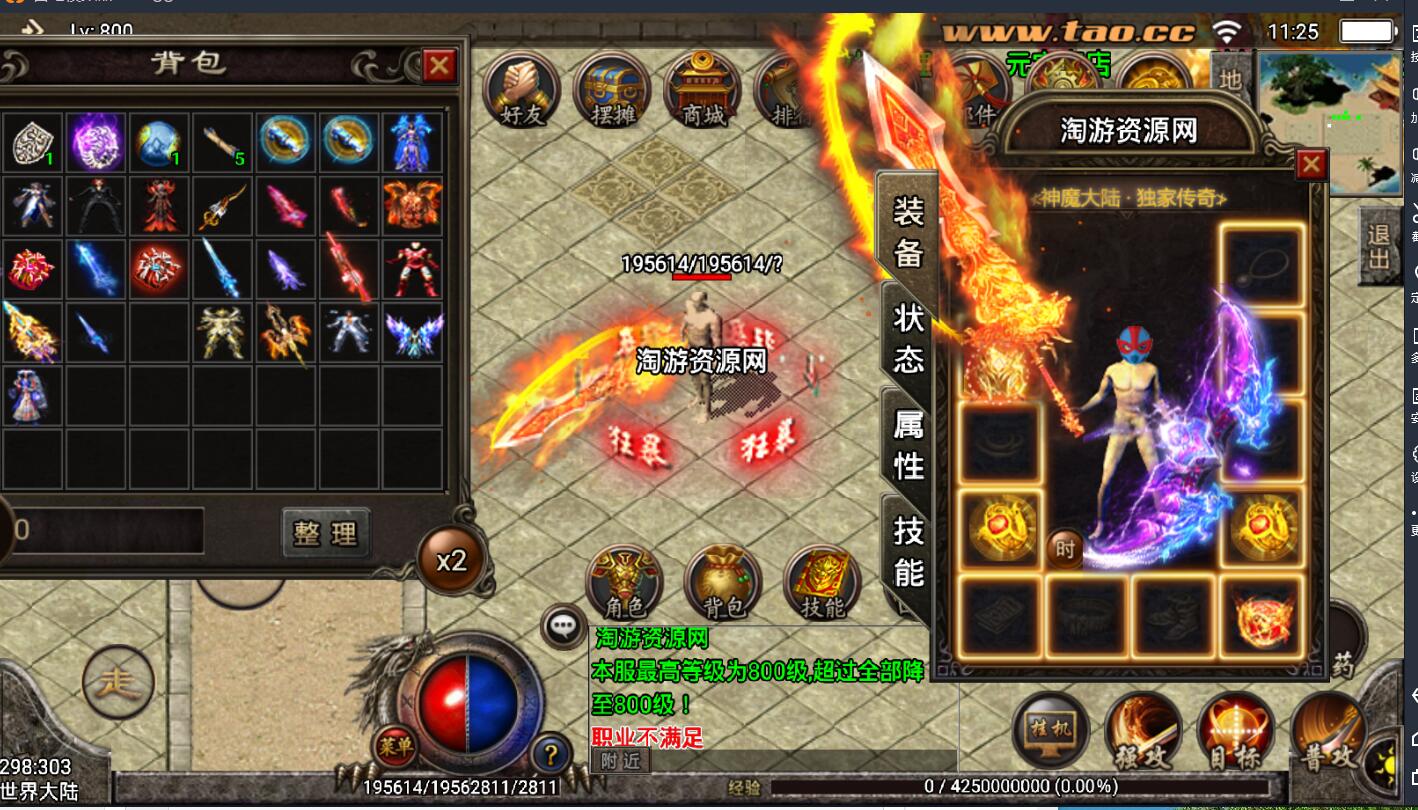Open the 好友 friends menu
The image size is (1418, 810).
(521, 91)
